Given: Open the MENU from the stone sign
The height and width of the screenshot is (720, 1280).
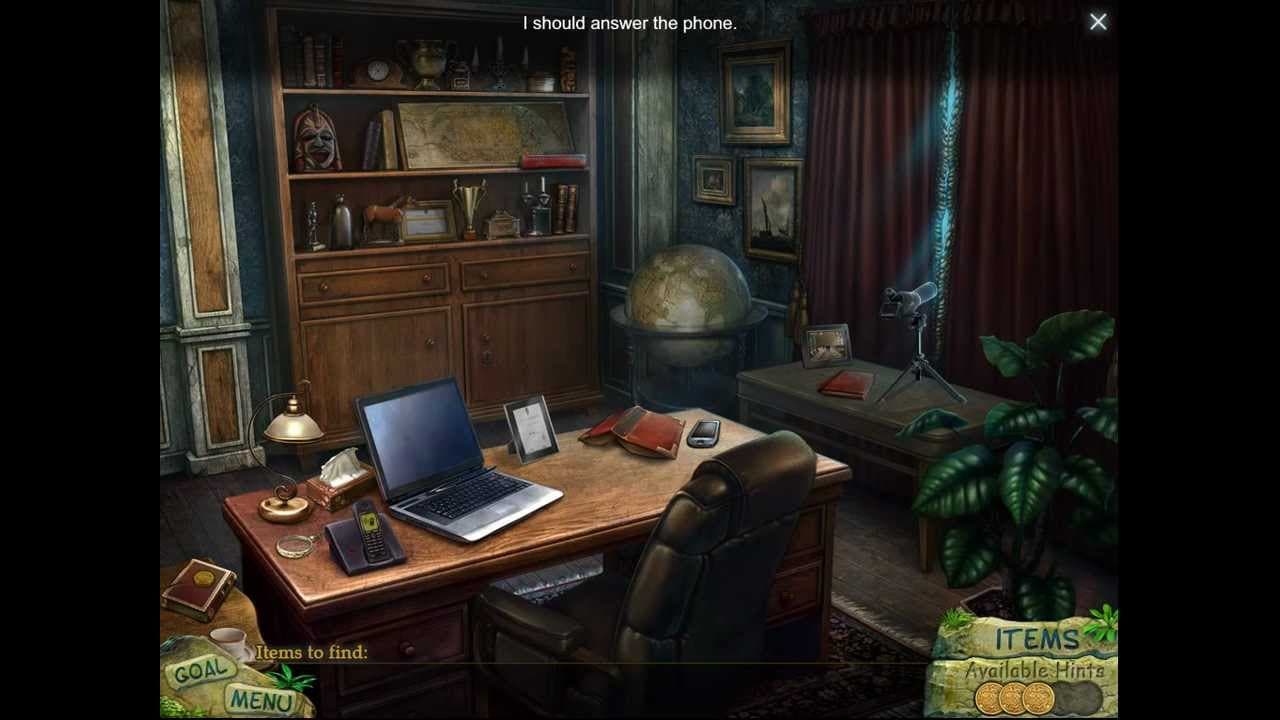Looking at the screenshot, I should tap(261, 701).
